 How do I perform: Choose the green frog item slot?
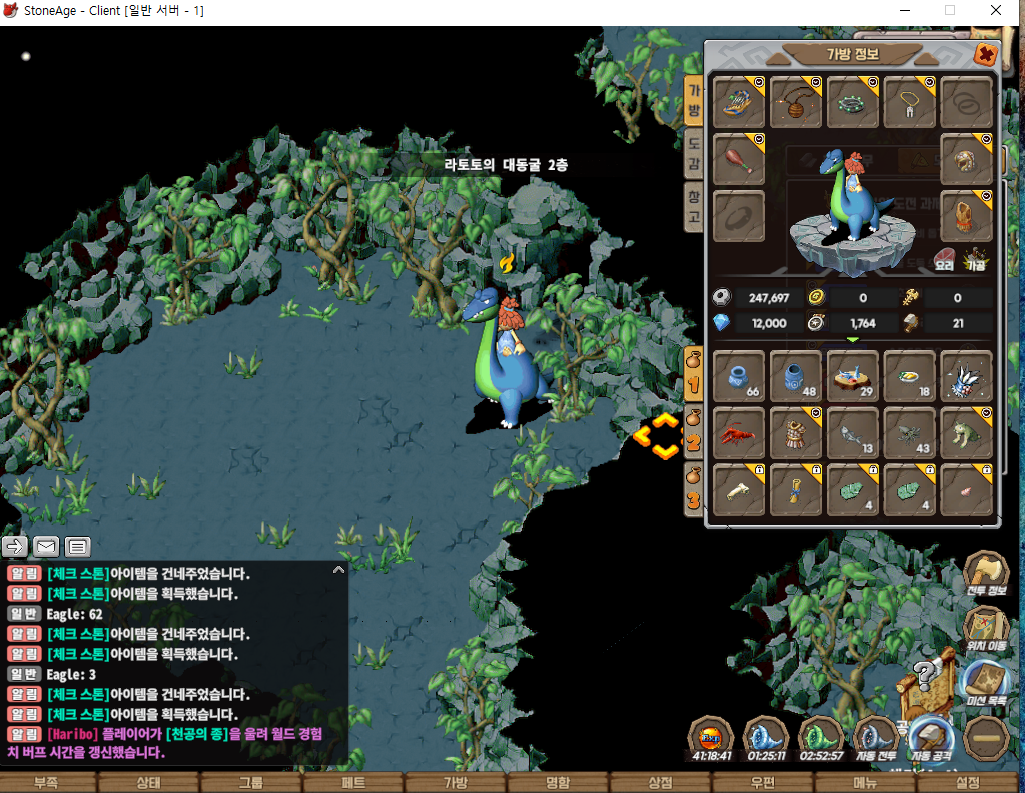pos(966,433)
